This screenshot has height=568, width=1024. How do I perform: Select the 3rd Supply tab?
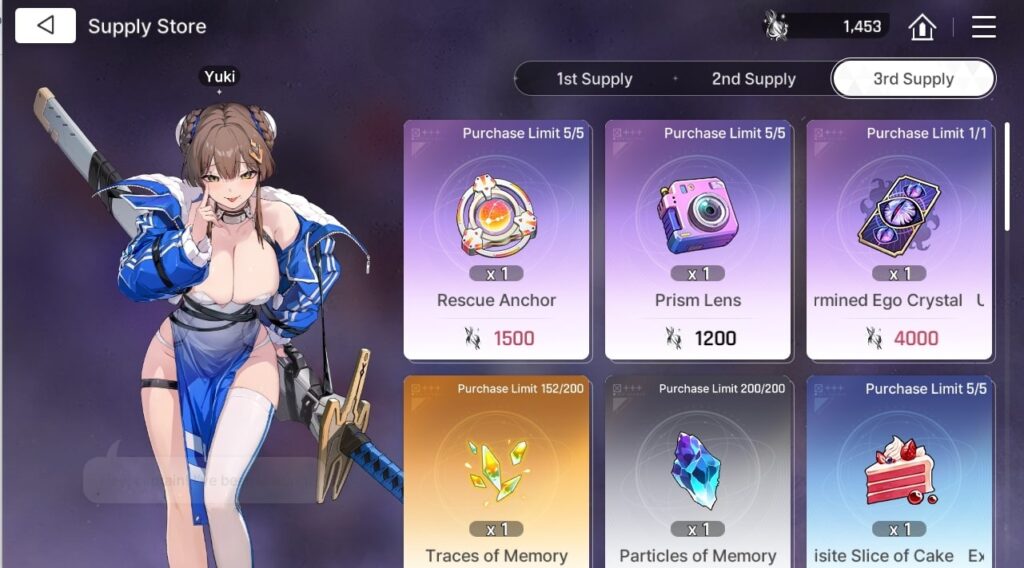coord(913,79)
